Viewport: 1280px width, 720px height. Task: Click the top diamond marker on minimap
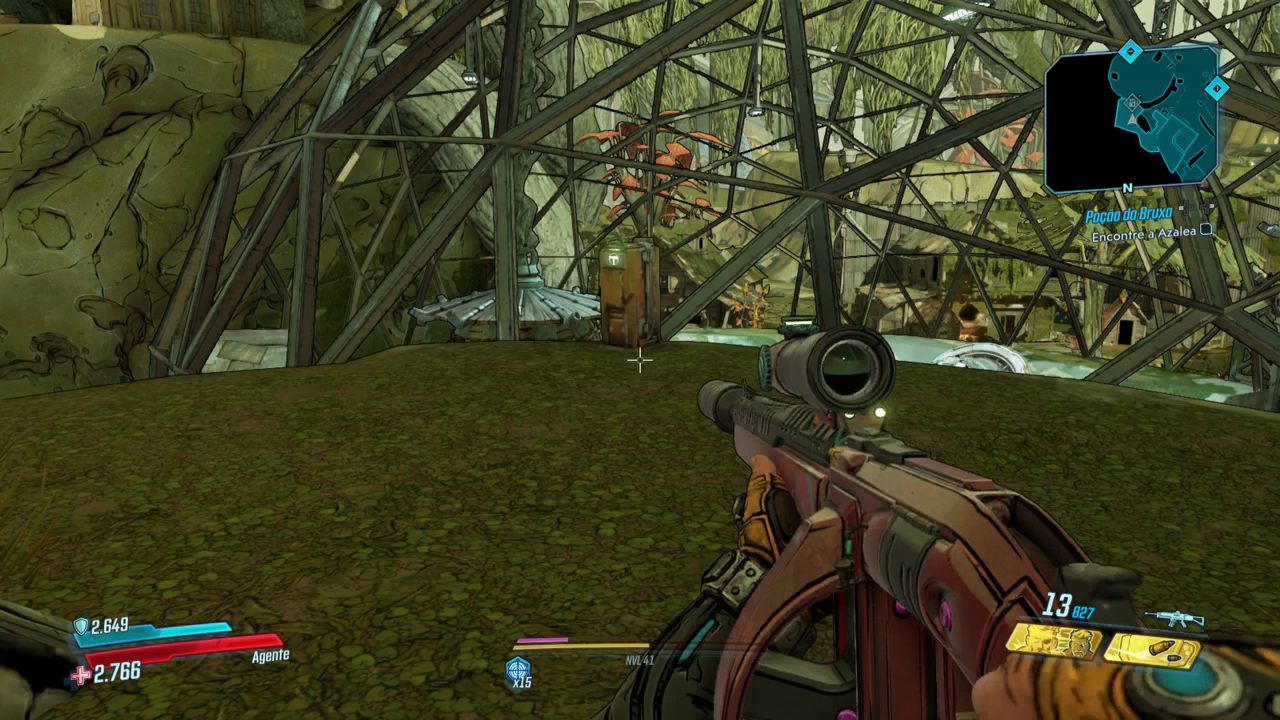[x=1130, y=51]
